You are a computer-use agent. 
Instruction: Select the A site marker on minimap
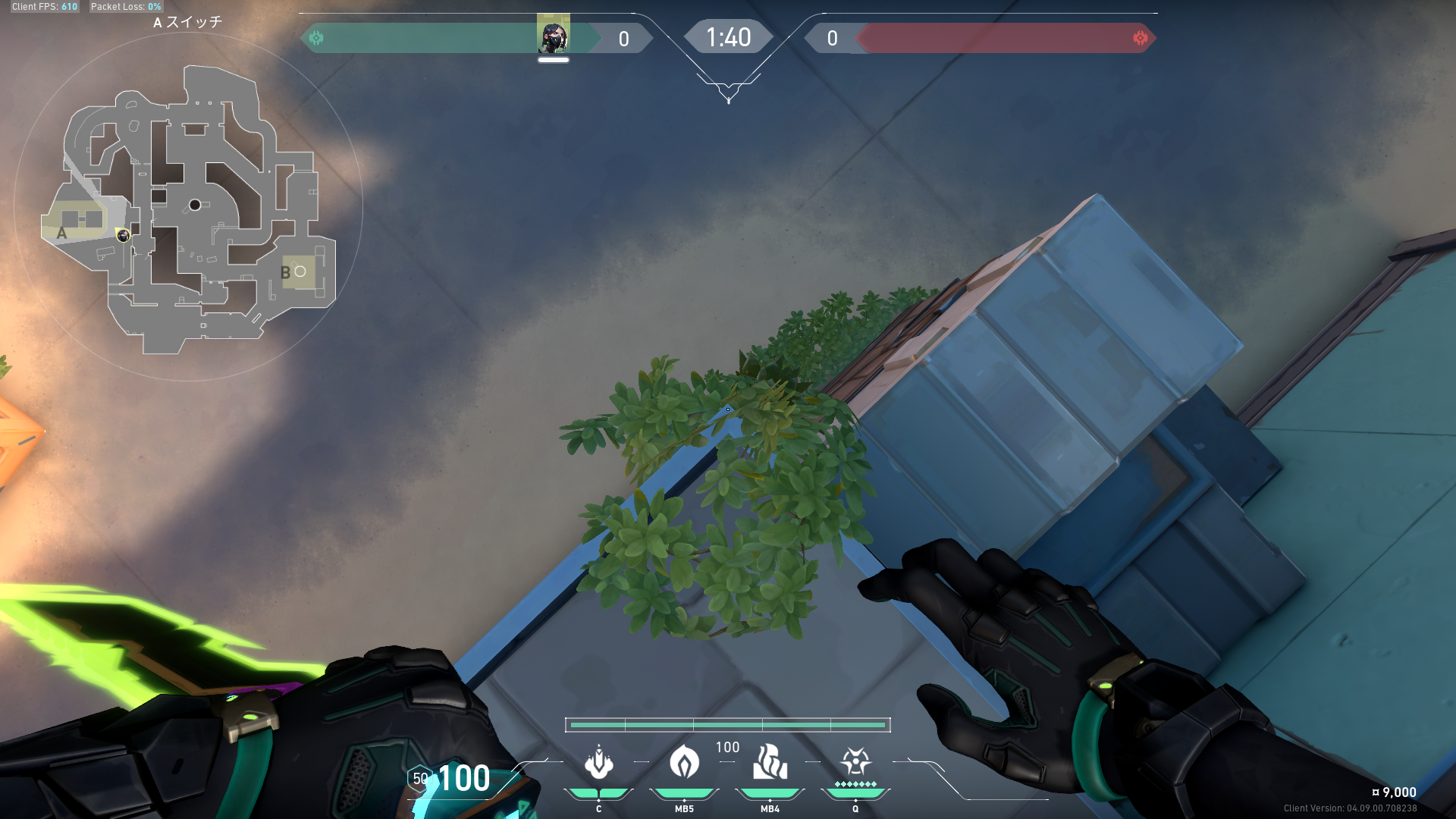tap(62, 234)
